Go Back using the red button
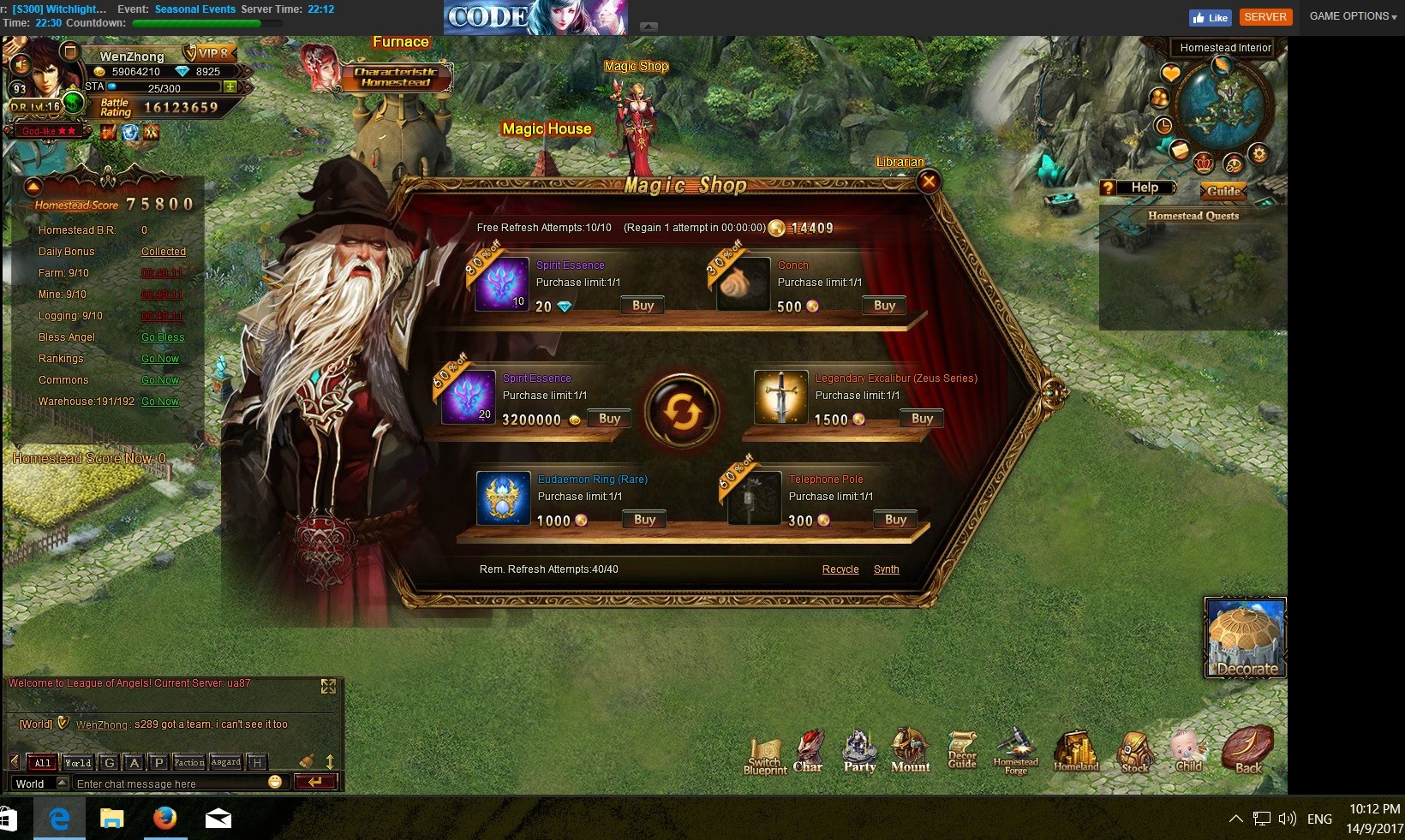The height and width of the screenshot is (840, 1405). (1247, 749)
